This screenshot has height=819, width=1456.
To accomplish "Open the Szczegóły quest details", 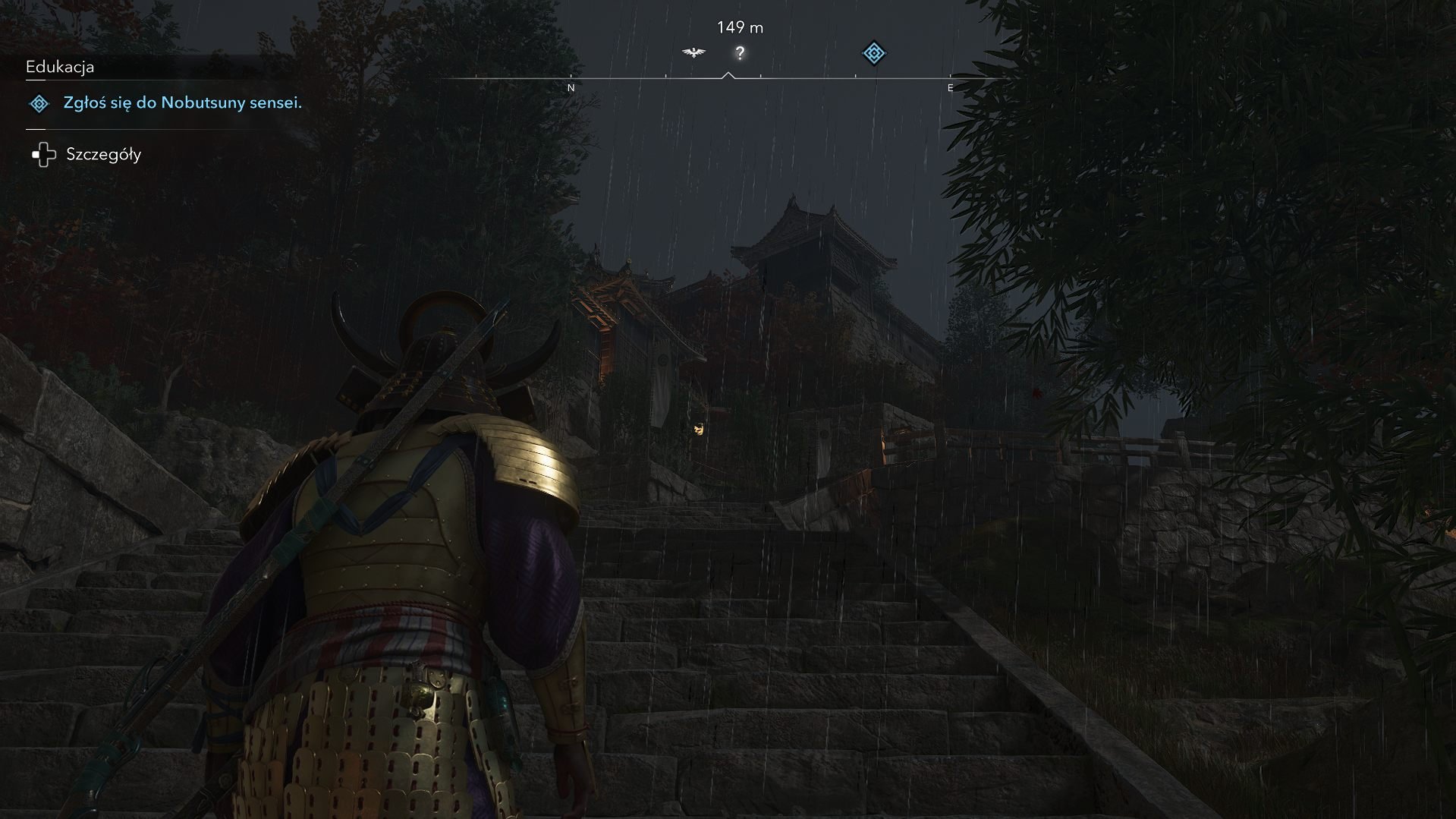I will [102, 154].
